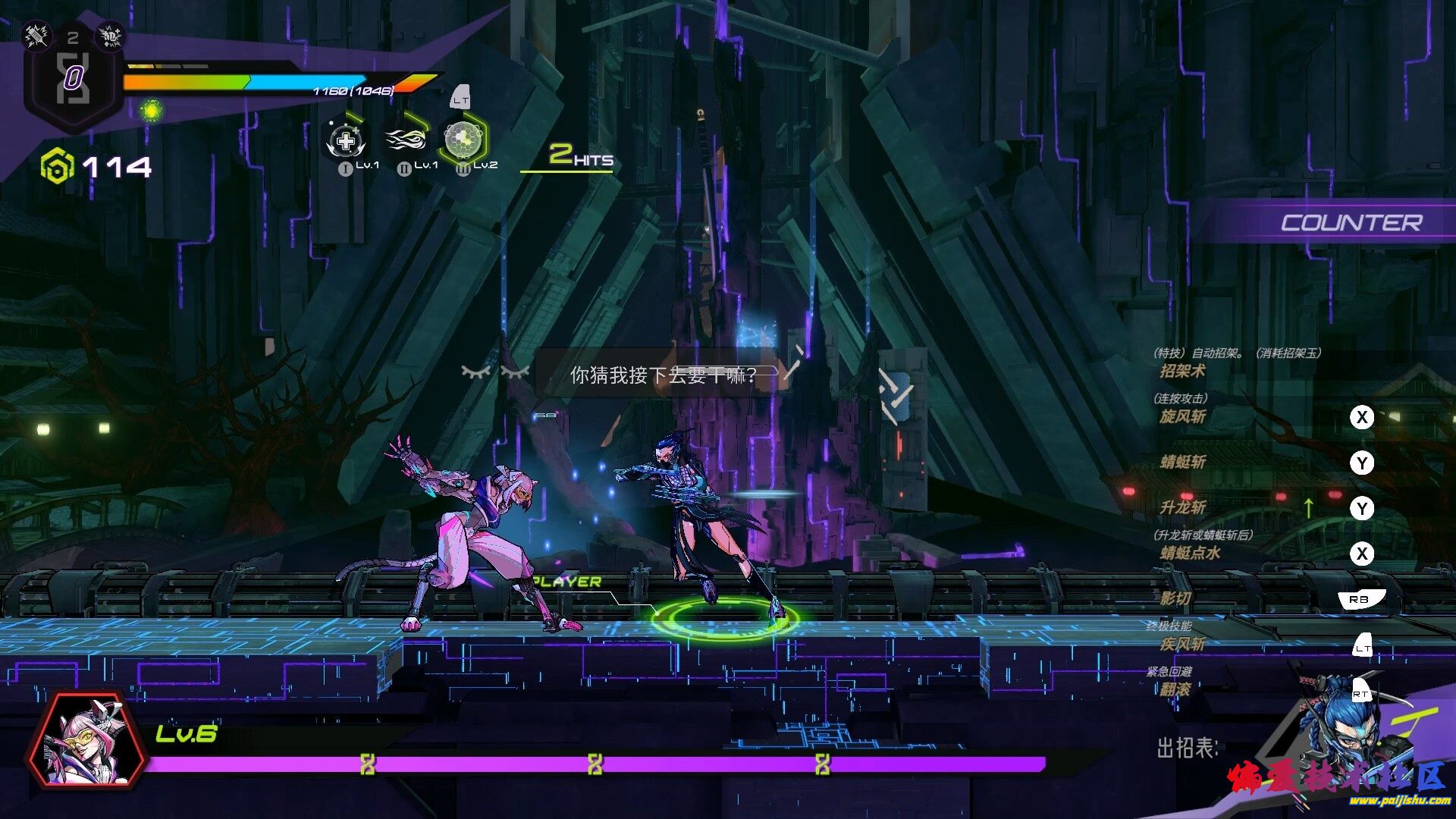This screenshot has width=1456, height=819.
Task: Select the syringe item icon
Action: (36, 35)
